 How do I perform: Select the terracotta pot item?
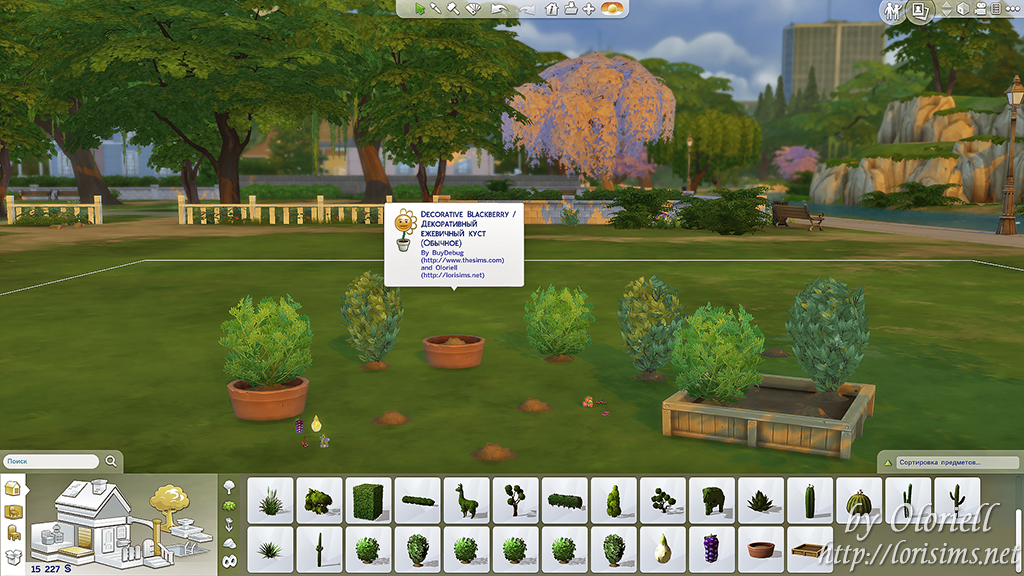(761, 548)
